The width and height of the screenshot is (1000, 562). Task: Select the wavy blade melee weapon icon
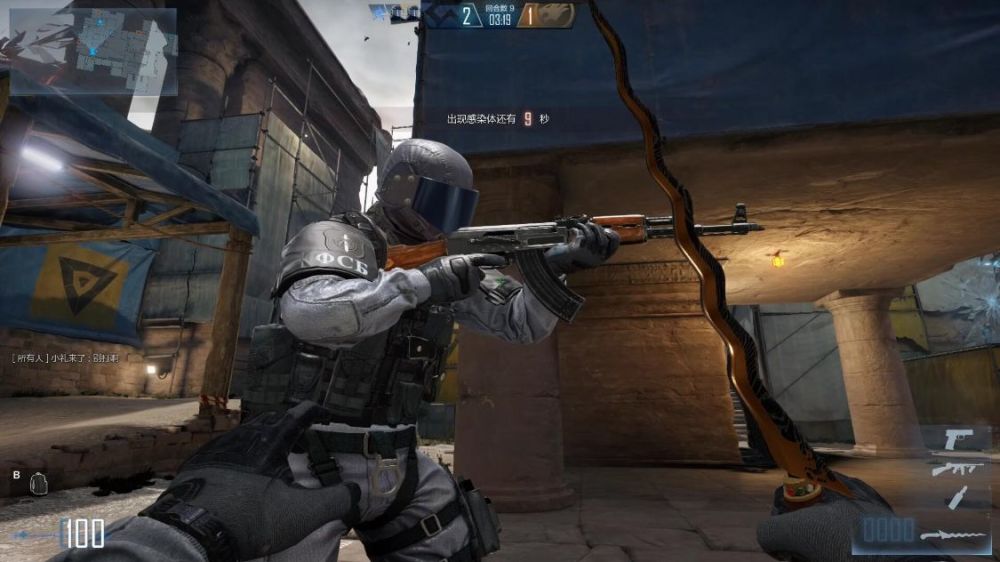pos(954,536)
